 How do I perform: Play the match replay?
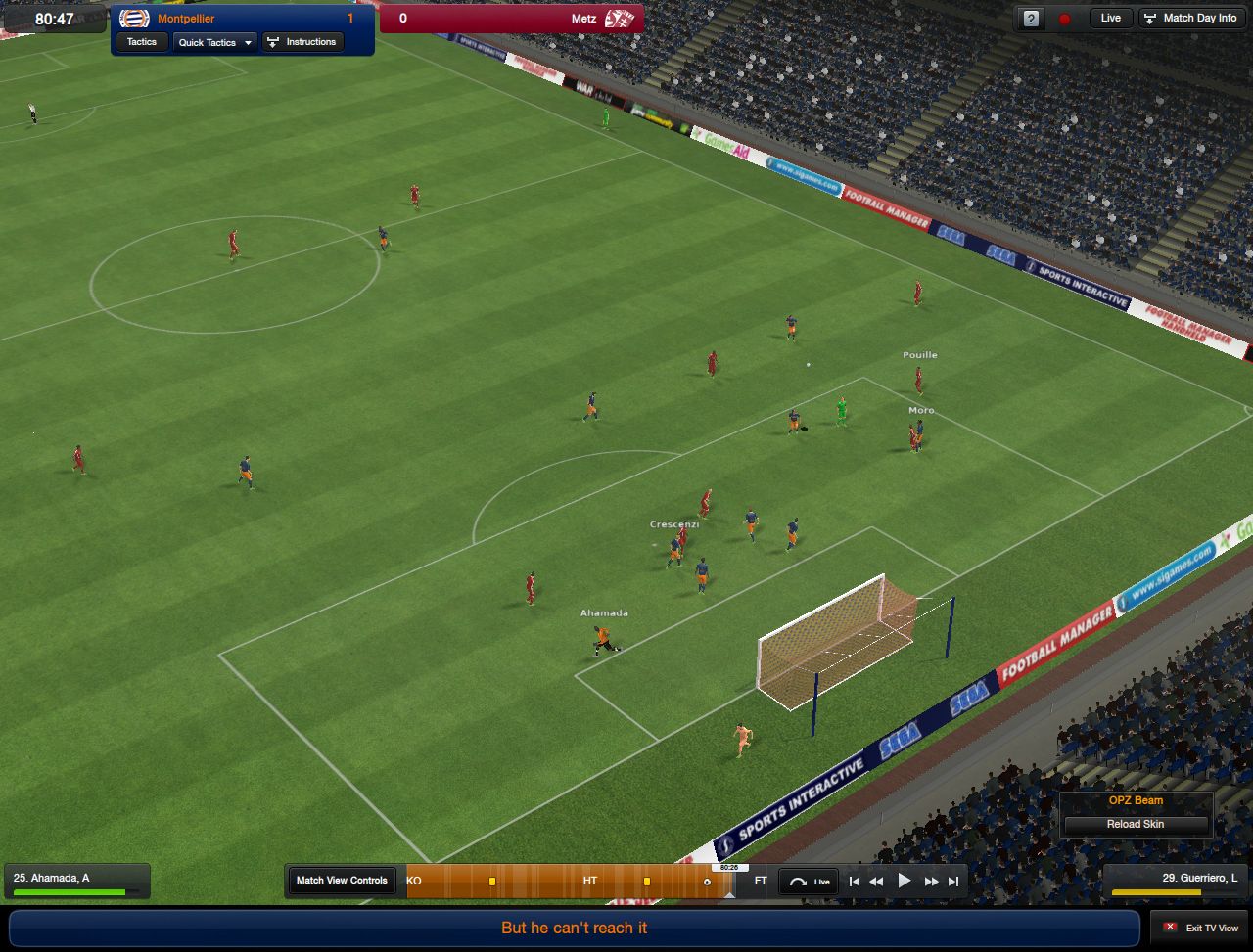(x=905, y=882)
